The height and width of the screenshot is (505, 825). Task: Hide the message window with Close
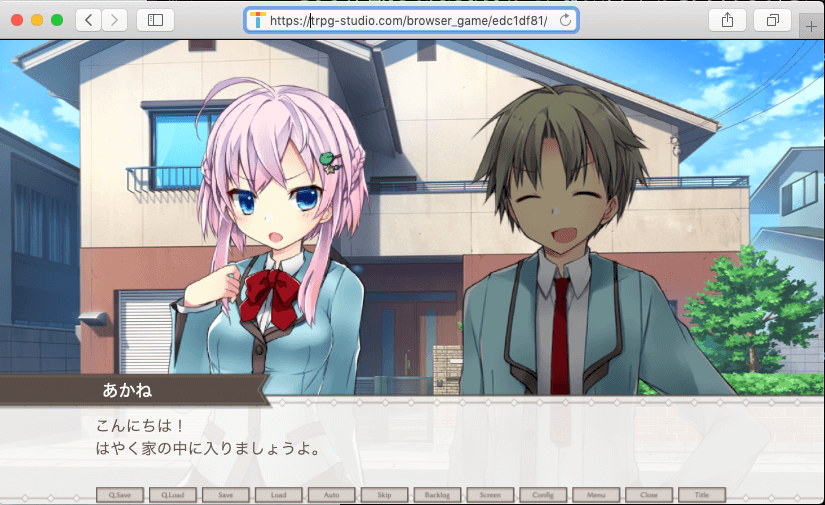click(x=649, y=495)
